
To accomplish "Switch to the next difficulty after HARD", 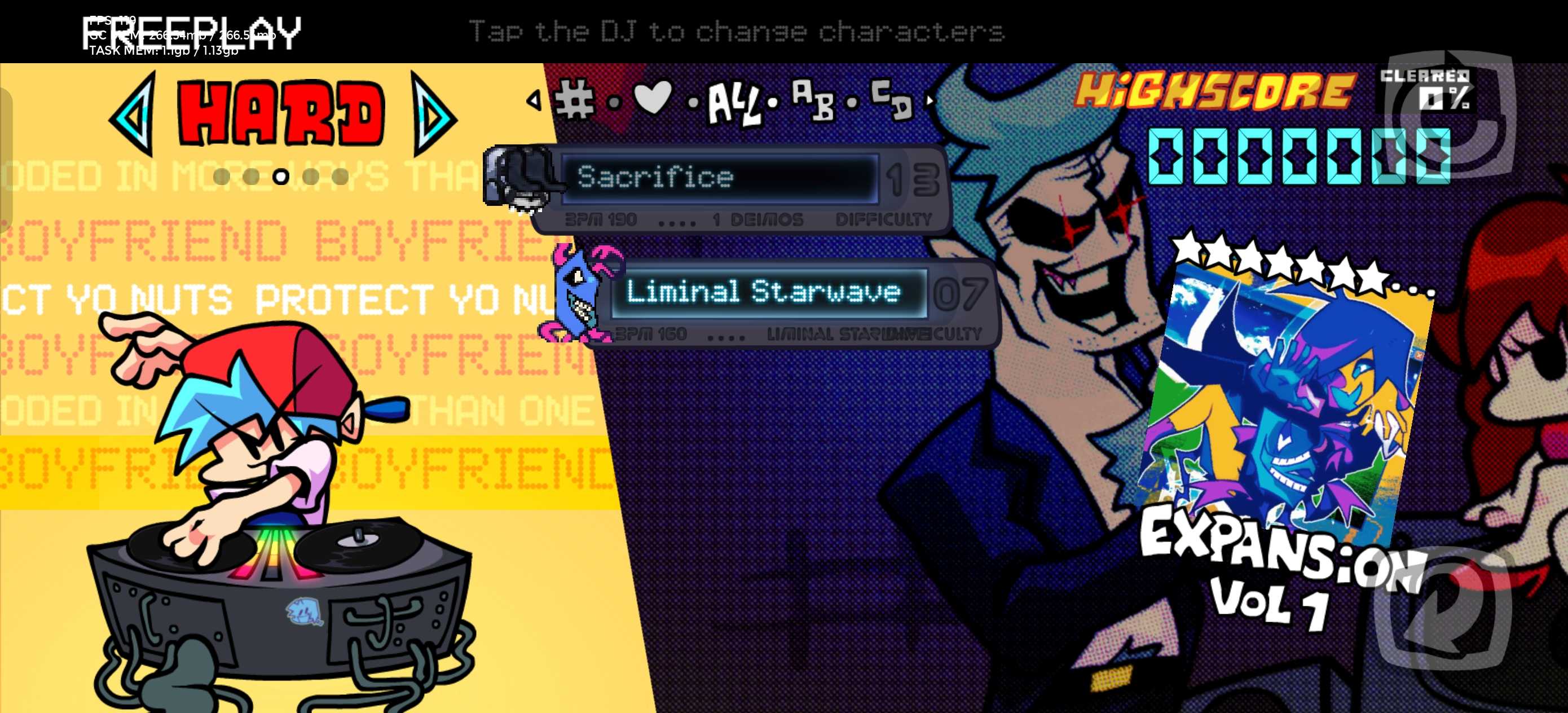I will pyautogui.click(x=433, y=114).
